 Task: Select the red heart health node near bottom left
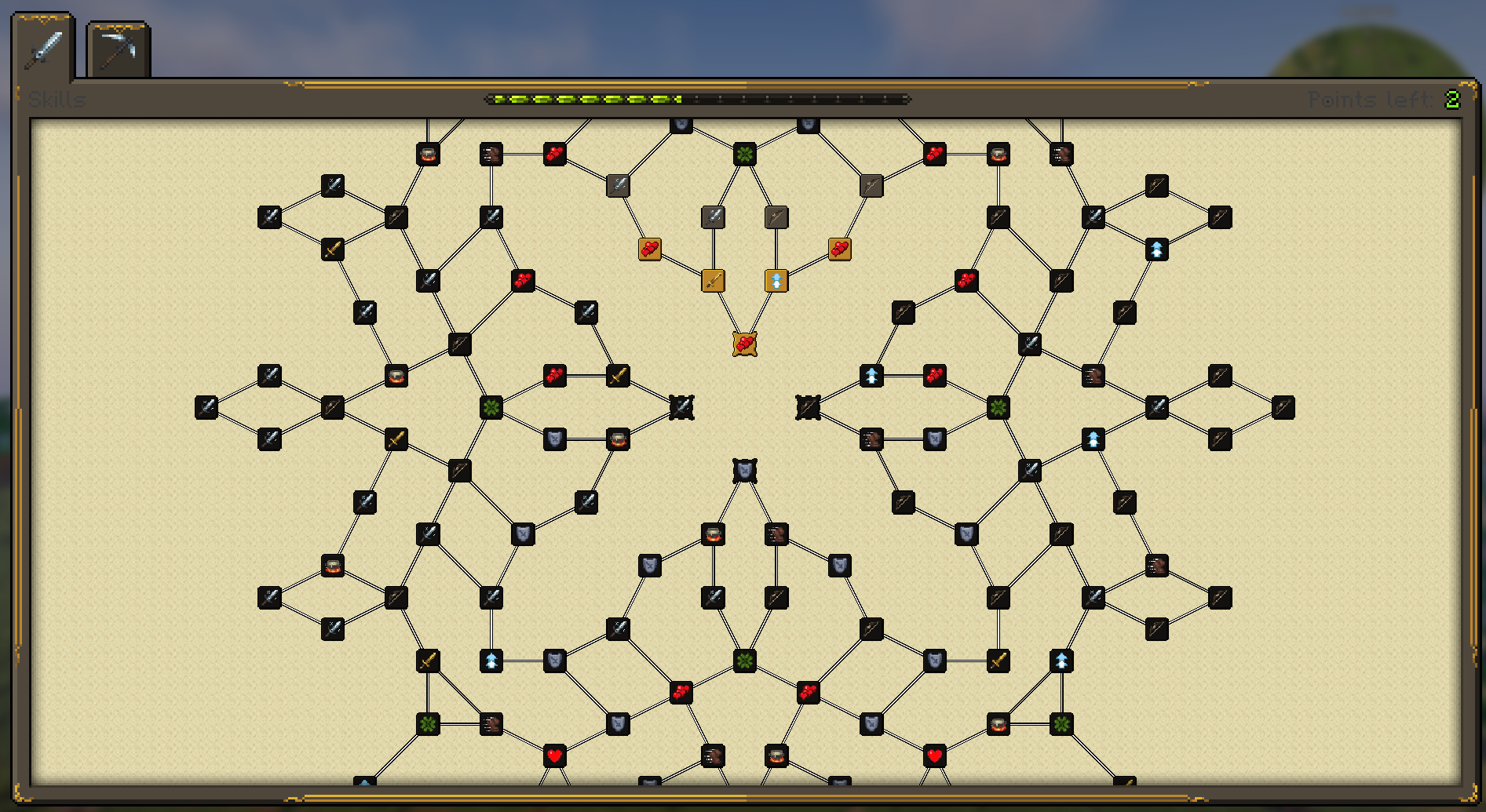555,757
